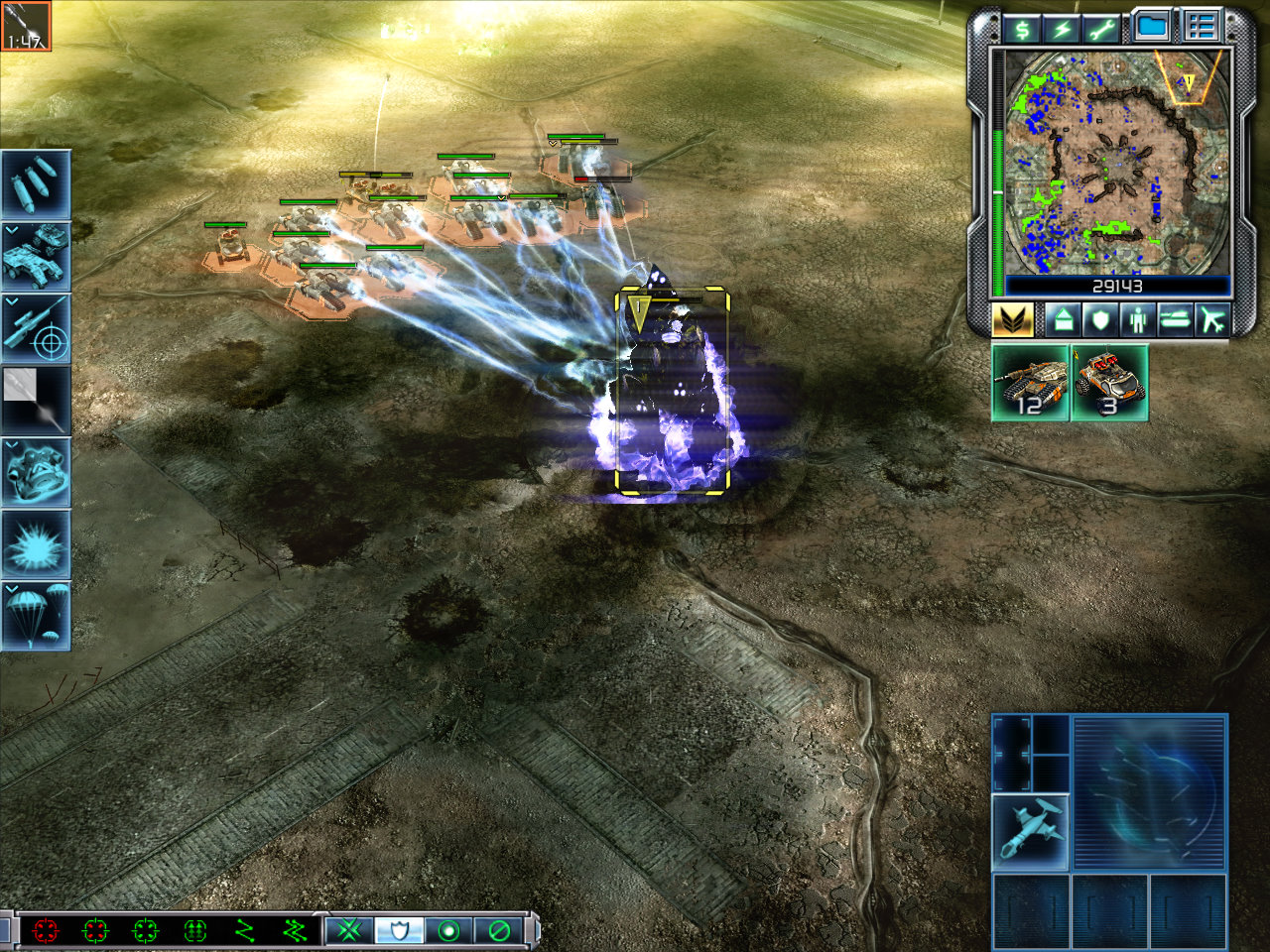Call in the paratroopers support power
Image resolution: width=1270 pixels, height=952 pixels.
[36, 616]
